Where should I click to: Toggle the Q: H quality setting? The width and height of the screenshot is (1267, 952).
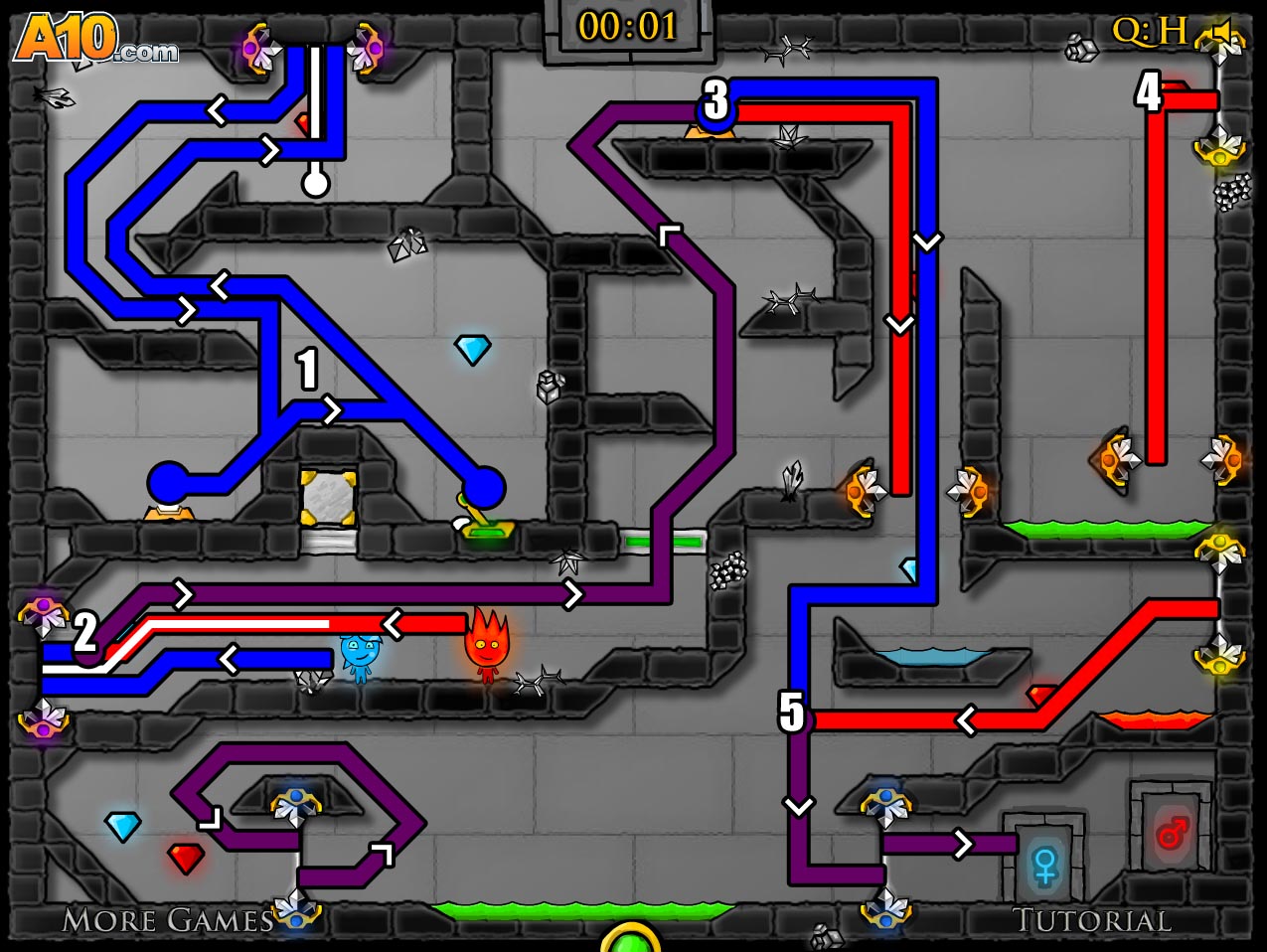[x=1150, y=32]
